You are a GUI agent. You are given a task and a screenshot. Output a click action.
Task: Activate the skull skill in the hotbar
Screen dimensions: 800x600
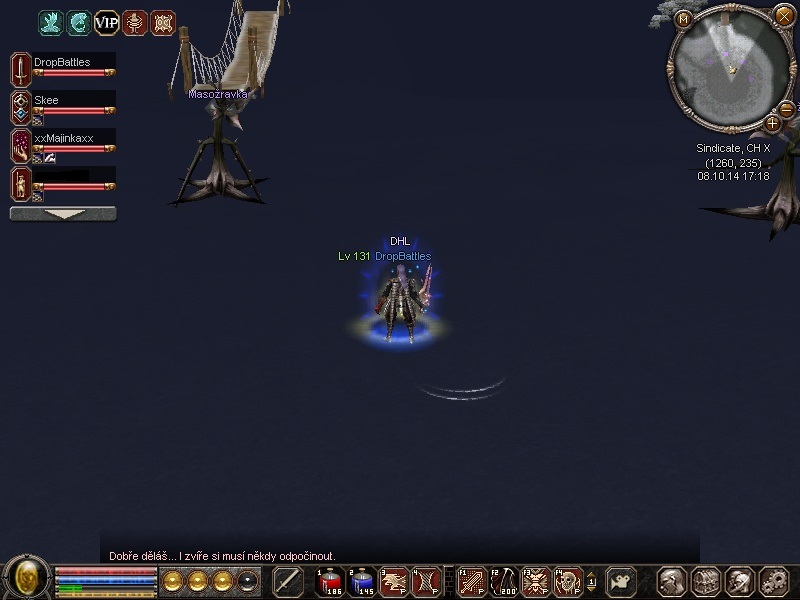tap(567, 581)
